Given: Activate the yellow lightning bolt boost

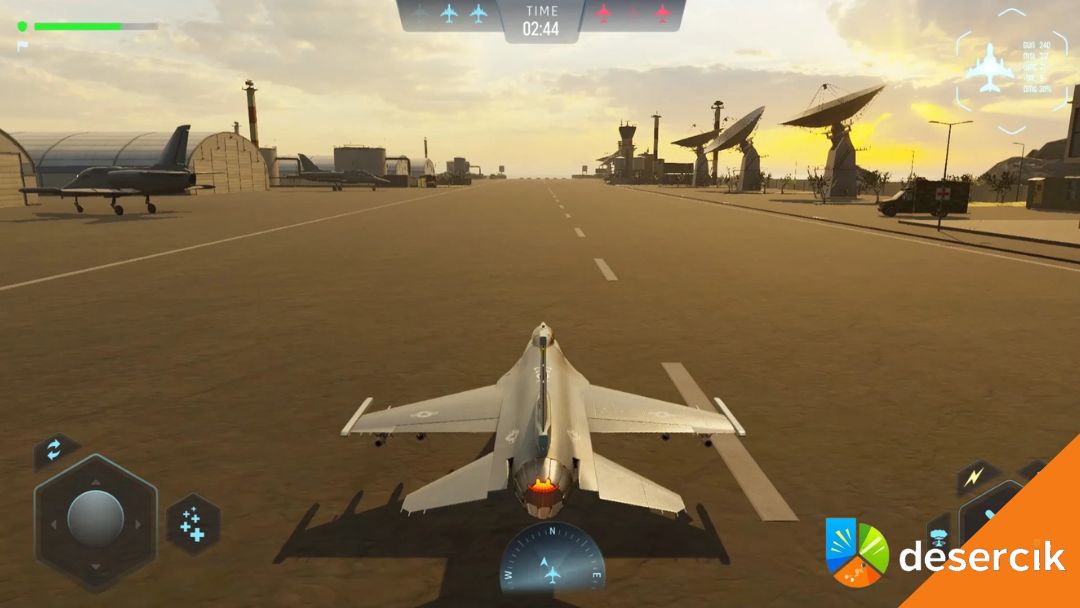Looking at the screenshot, I should coord(972,477).
